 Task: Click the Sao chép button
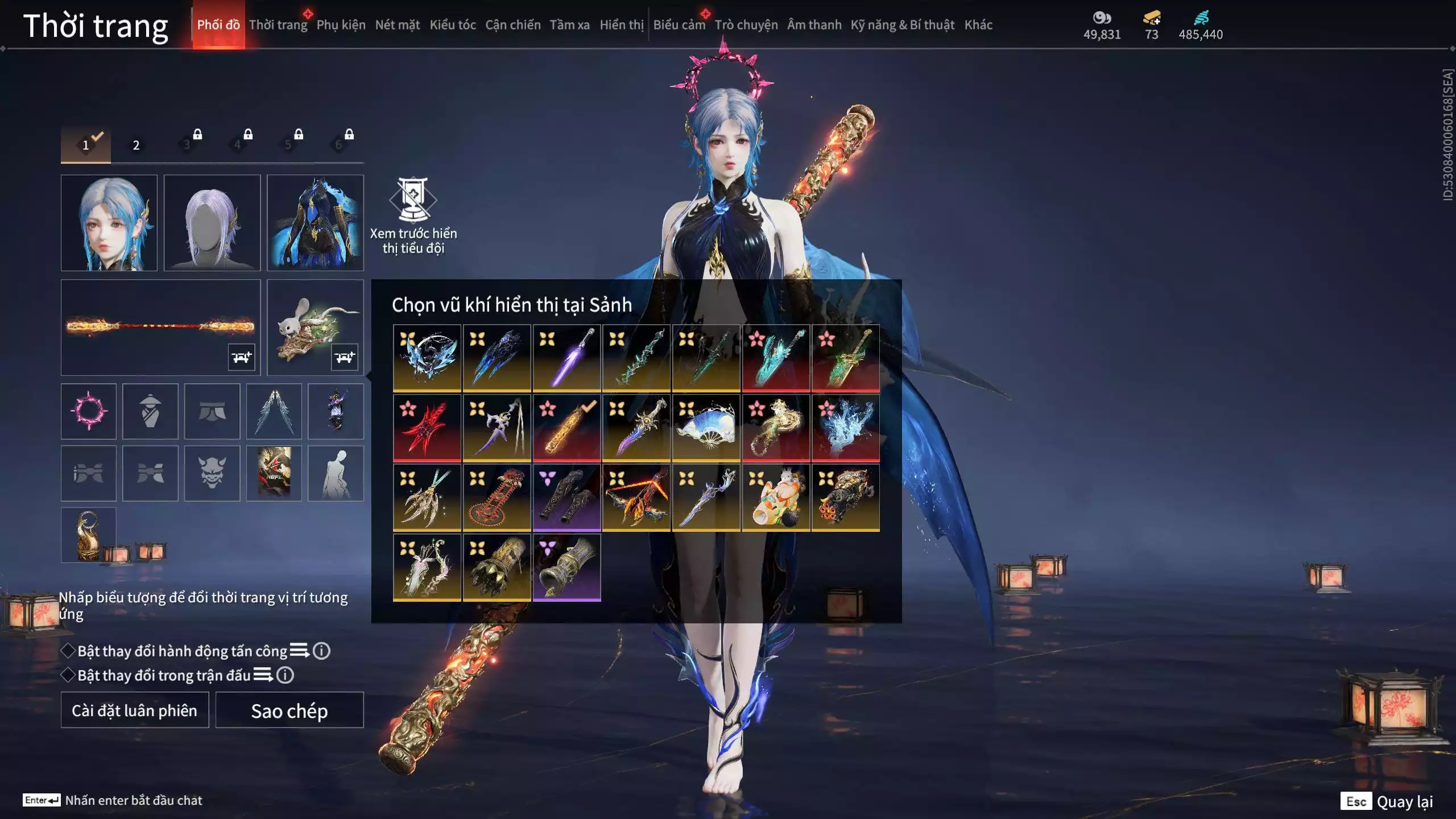point(289,710)
